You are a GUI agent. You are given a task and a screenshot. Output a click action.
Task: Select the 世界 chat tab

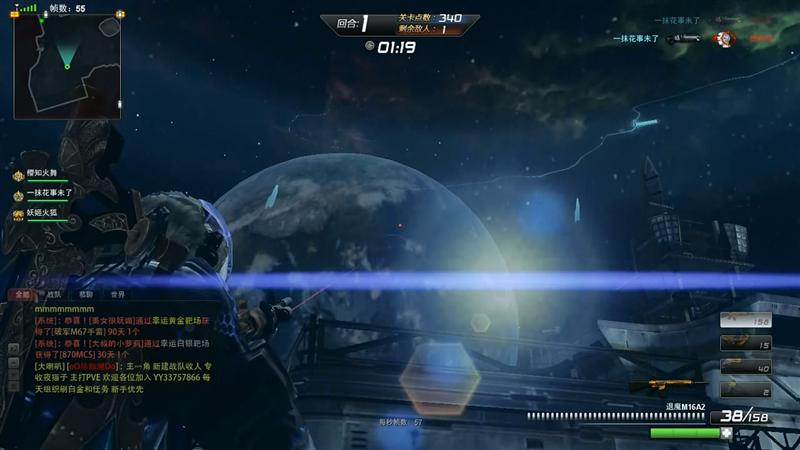[x=118, y=295]
